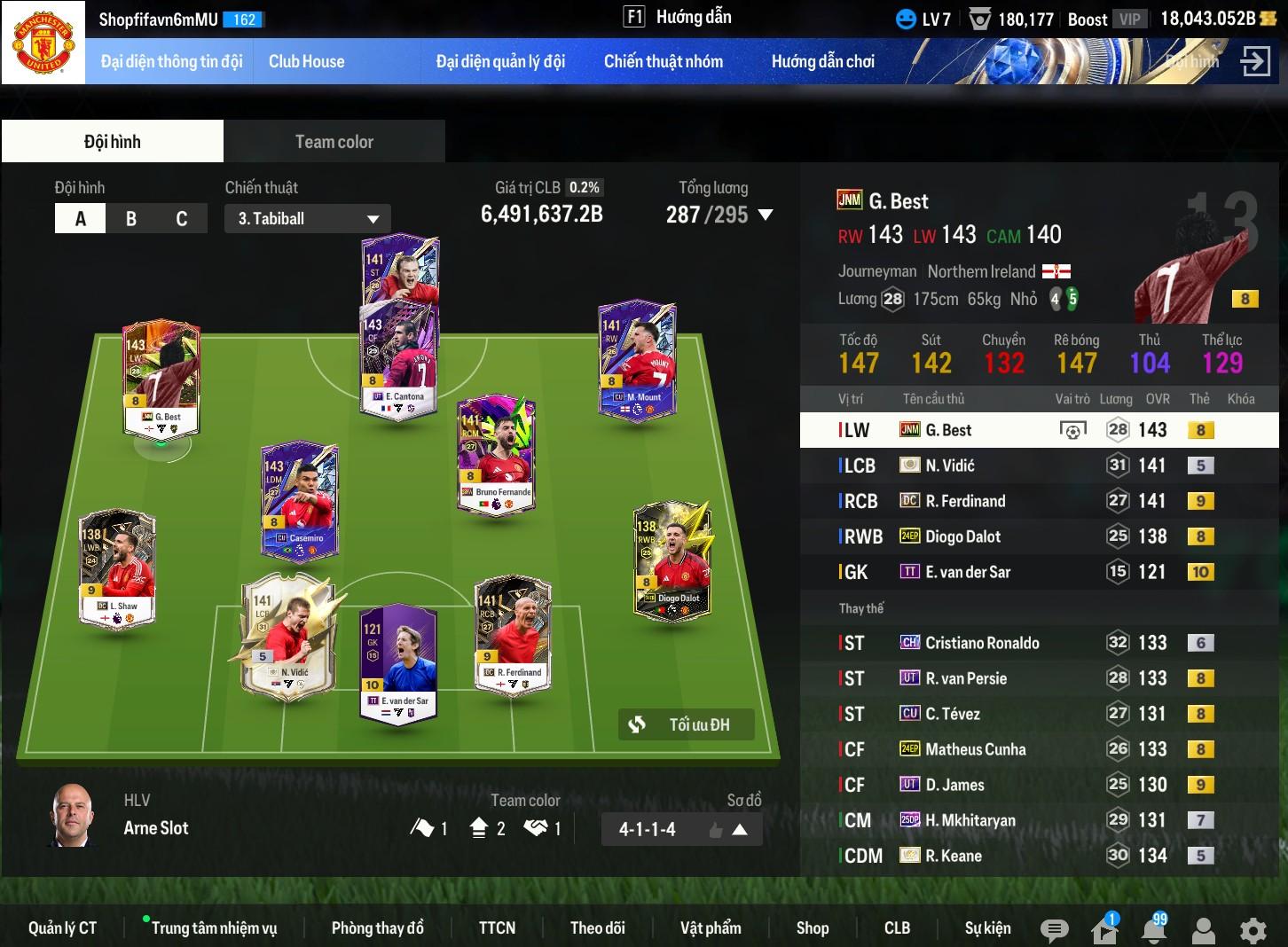This screenshot has width=1288, height=947.
Task: Open Club House from the top menu
Action: (306, 61)
